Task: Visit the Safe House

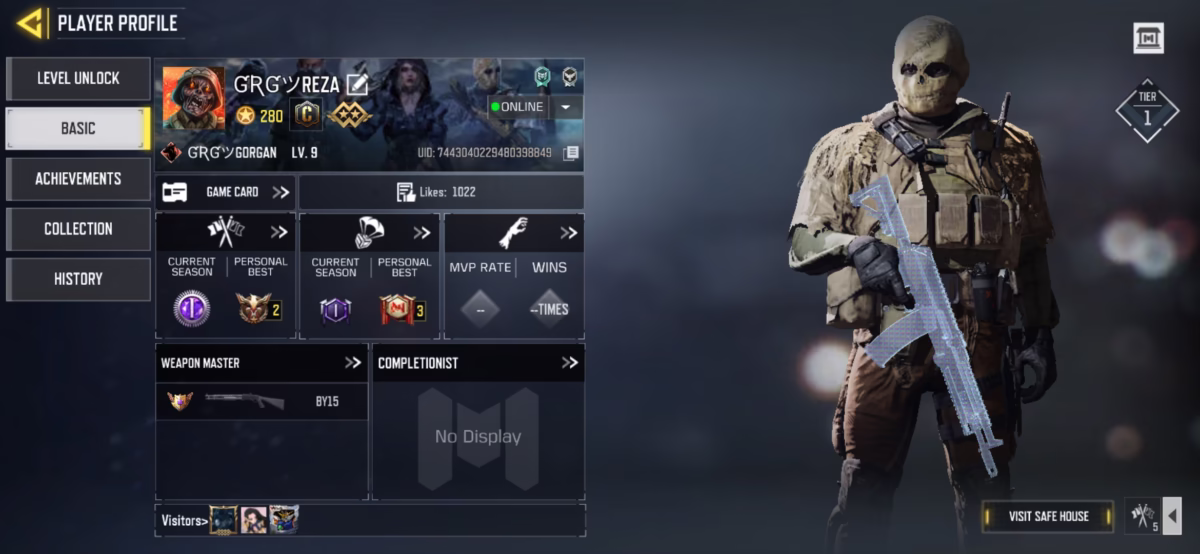Action: (x=1048, y=516)
